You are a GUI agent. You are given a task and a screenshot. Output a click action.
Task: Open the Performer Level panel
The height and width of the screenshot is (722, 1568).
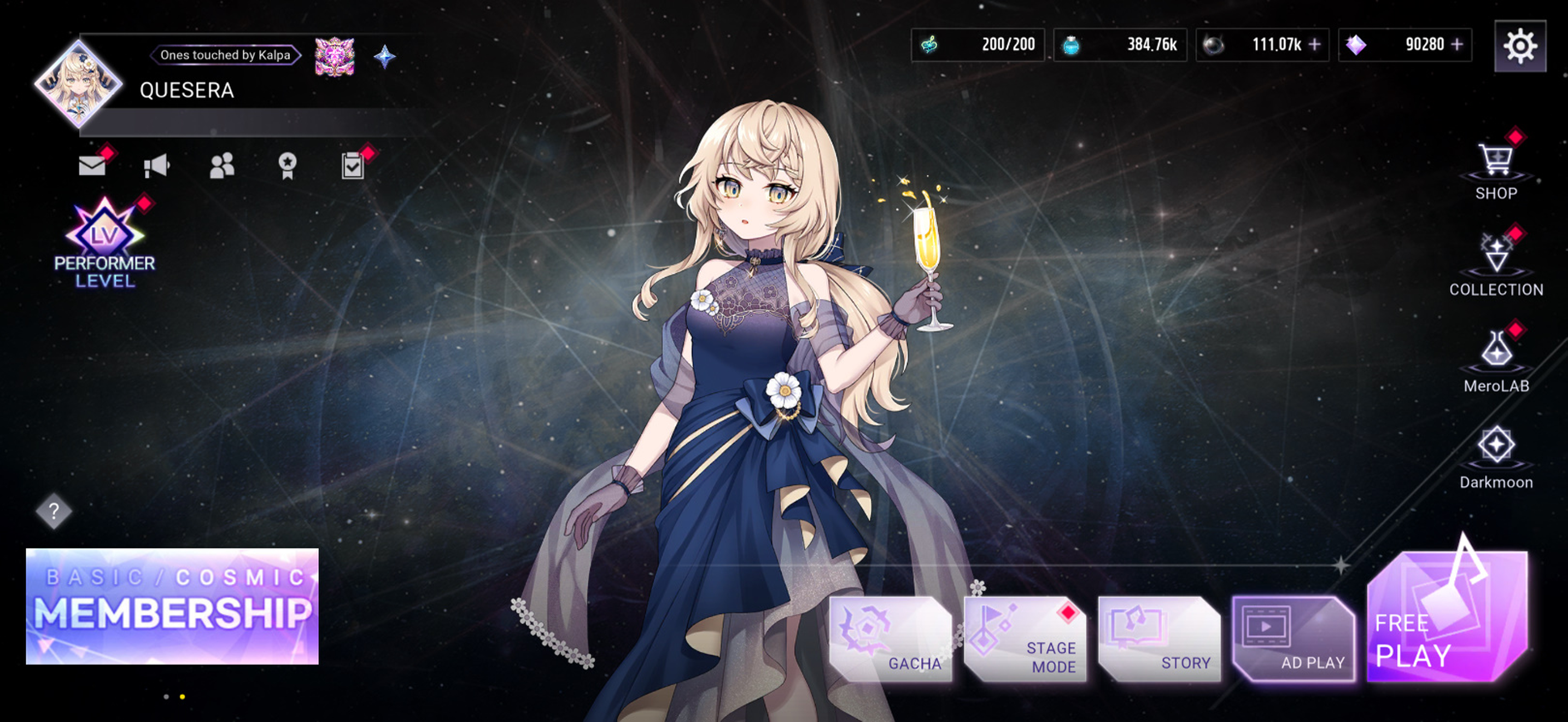point(104,244)
